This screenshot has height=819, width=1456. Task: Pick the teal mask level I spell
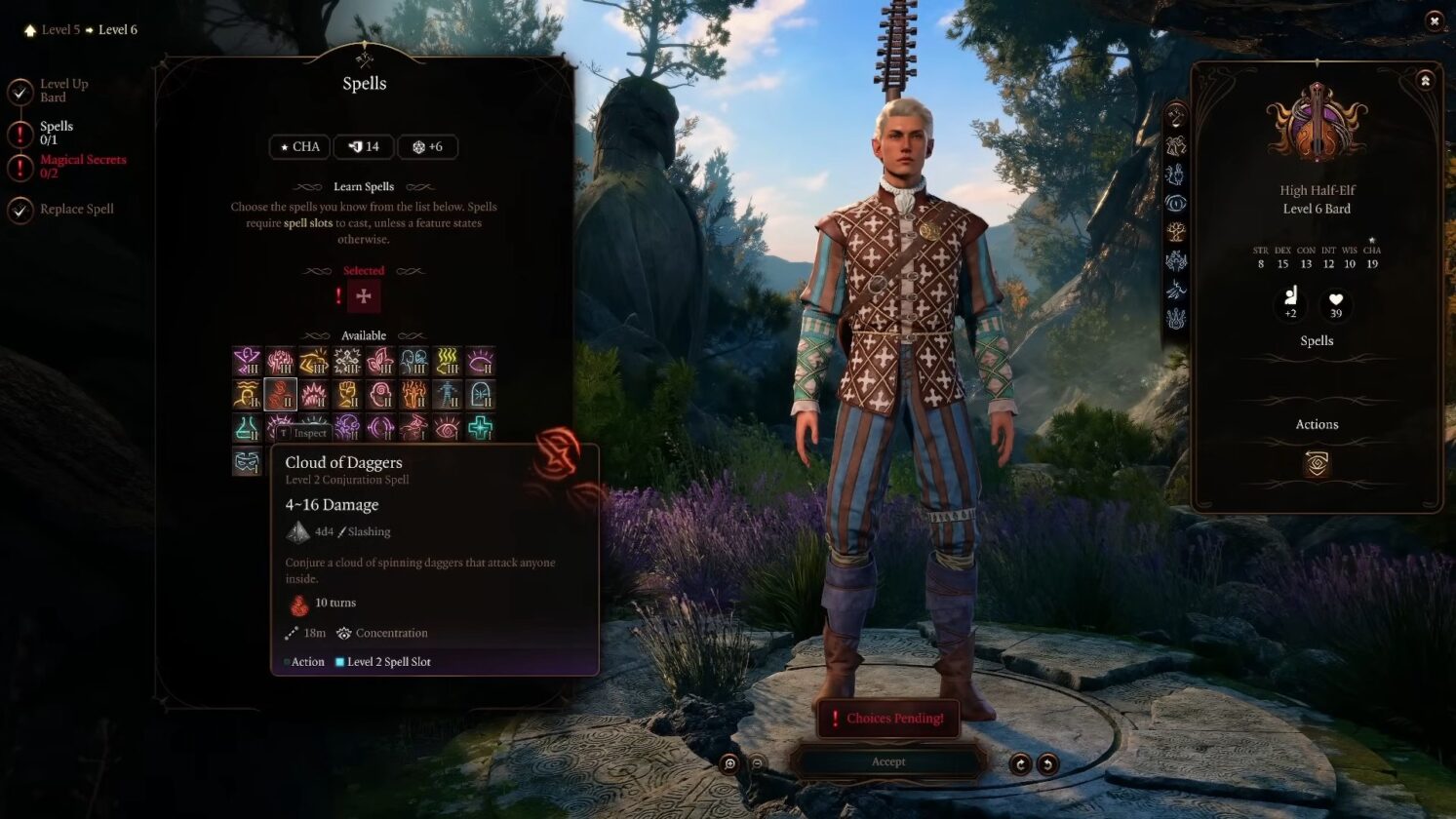pos(247,461)
